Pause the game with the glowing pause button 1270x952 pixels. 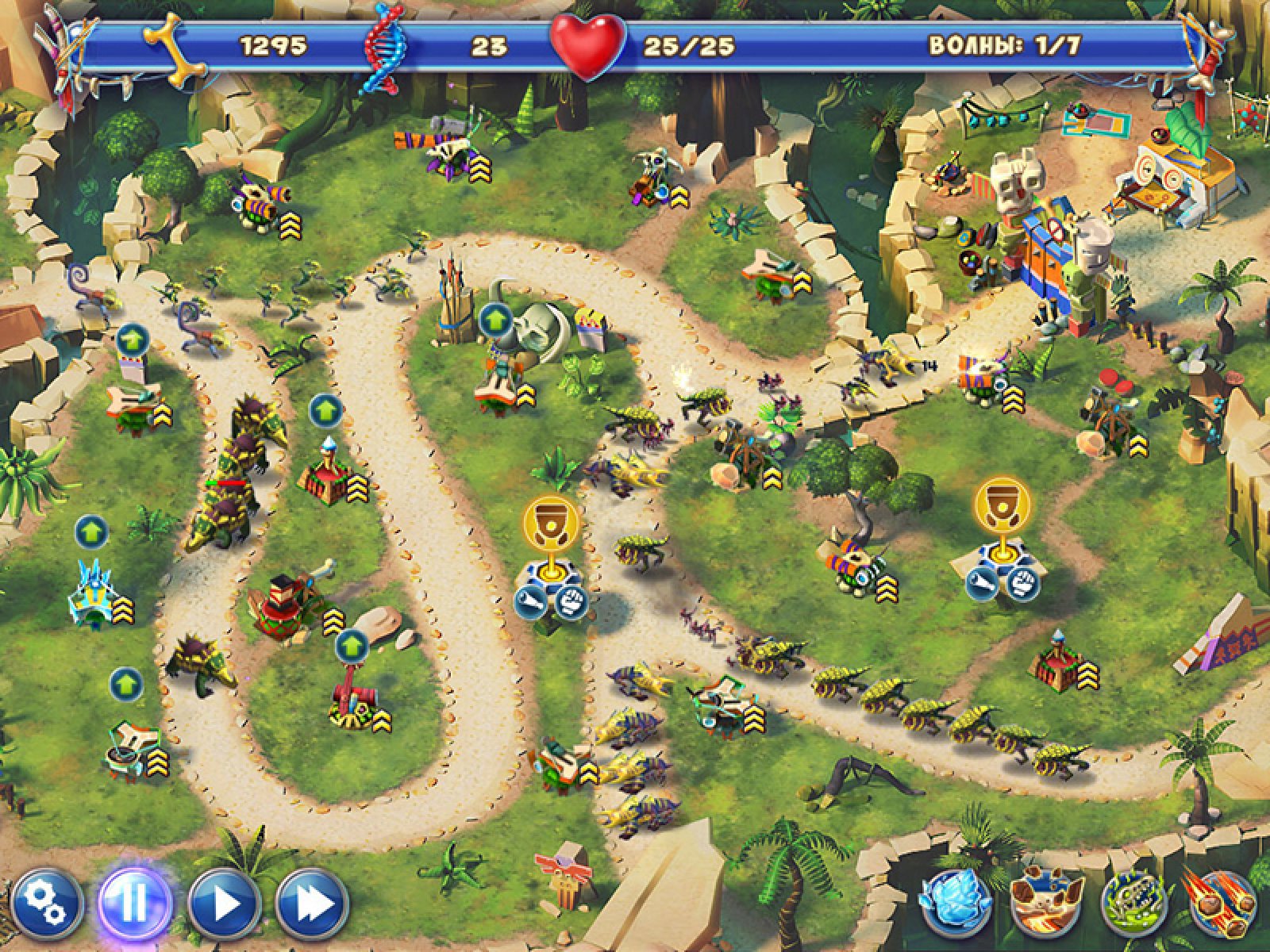(134, 904)
